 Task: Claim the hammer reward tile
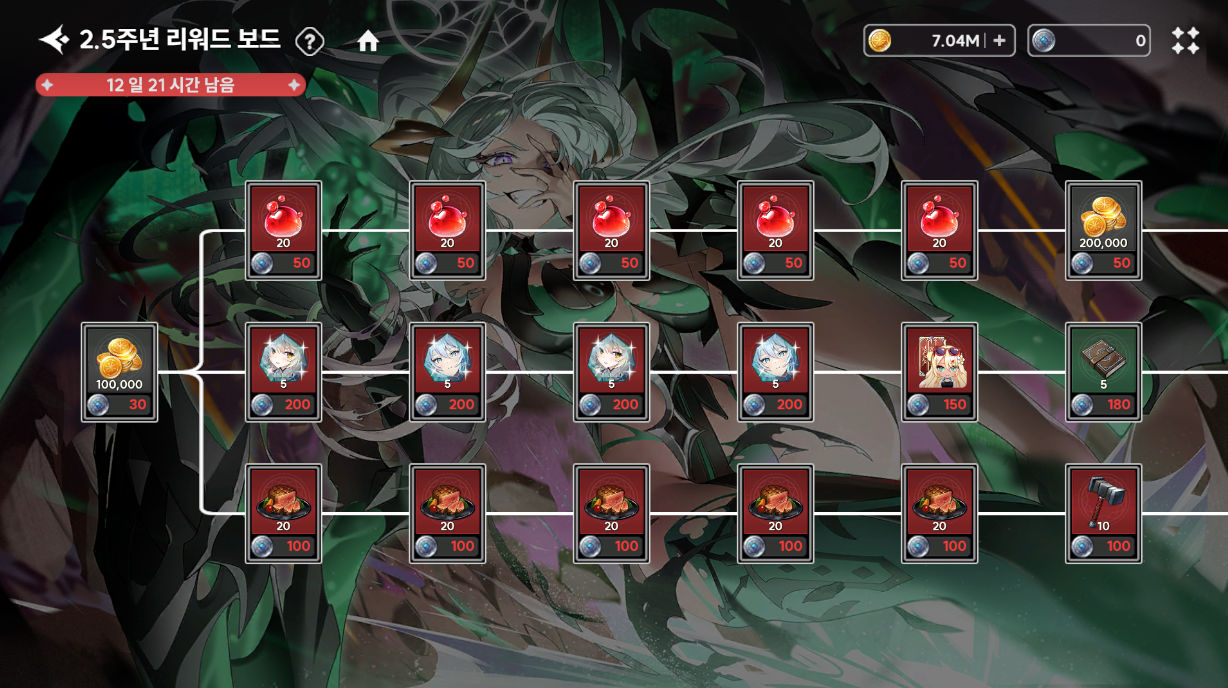point(1103,513)
